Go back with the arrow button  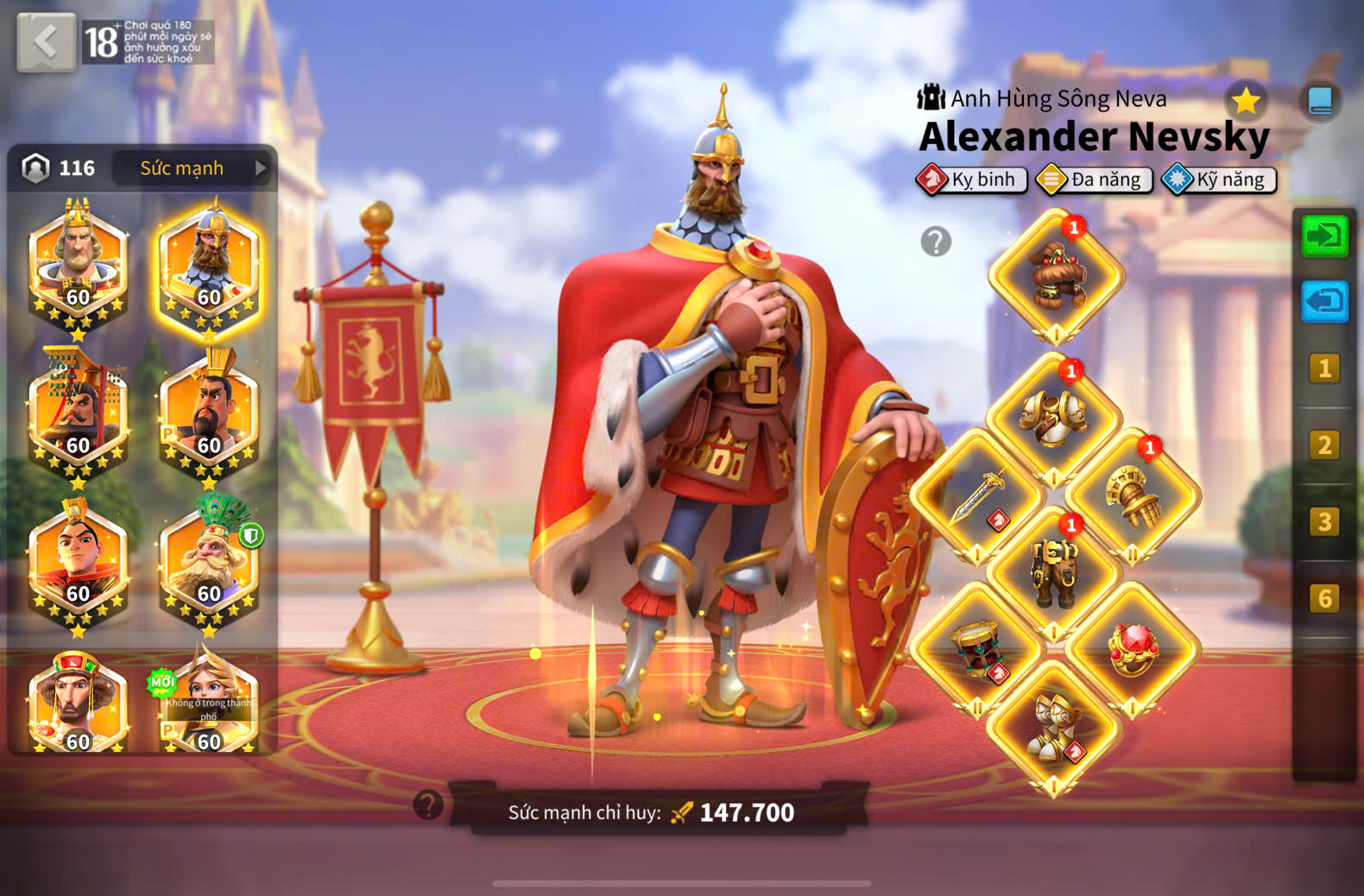click(x=46, y=41)
